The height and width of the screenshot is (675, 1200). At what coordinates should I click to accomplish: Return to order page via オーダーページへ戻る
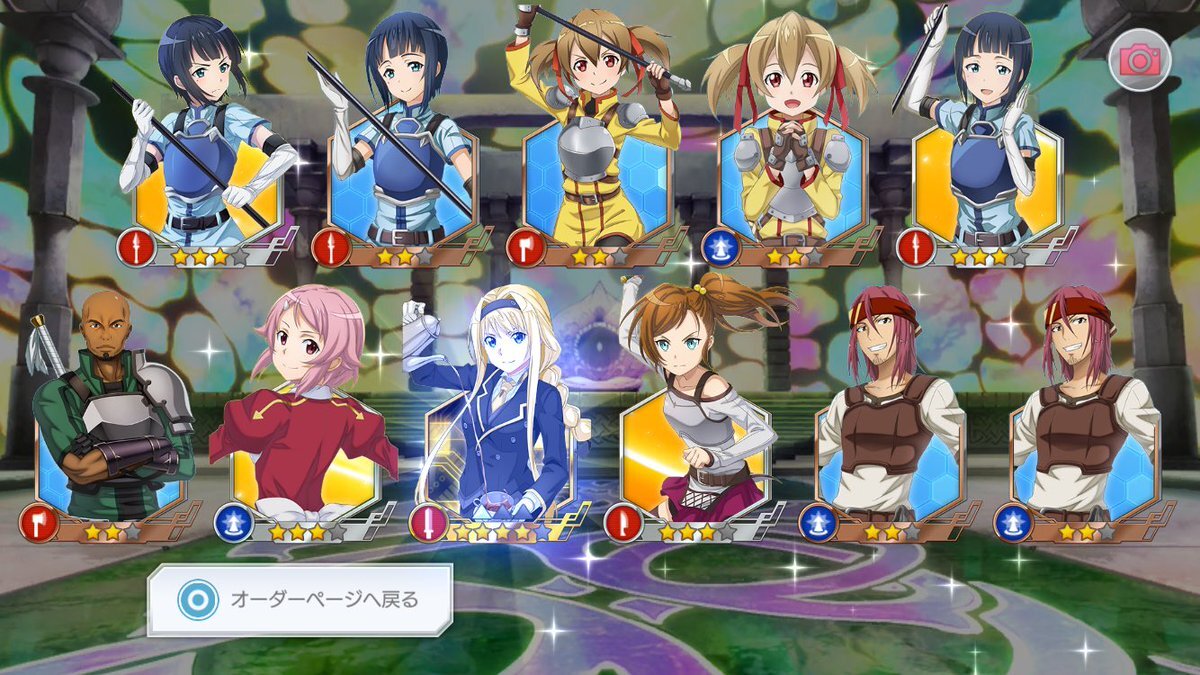coord(300,600)
